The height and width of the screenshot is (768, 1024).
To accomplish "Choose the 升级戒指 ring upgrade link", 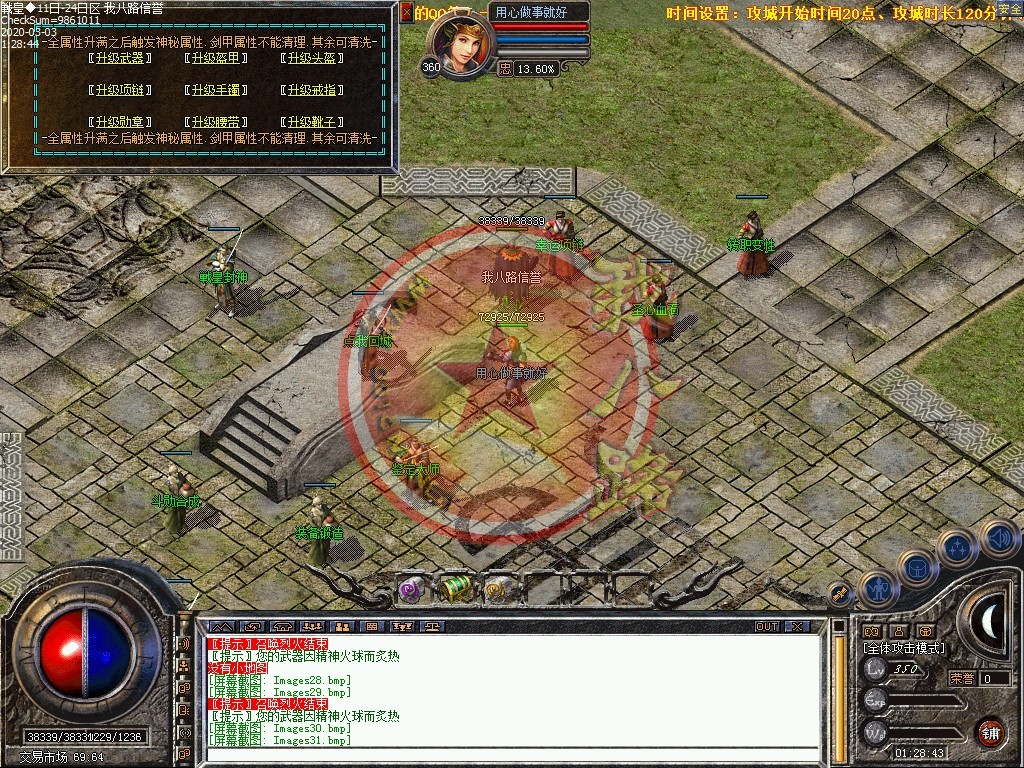I will pos(311,90).
